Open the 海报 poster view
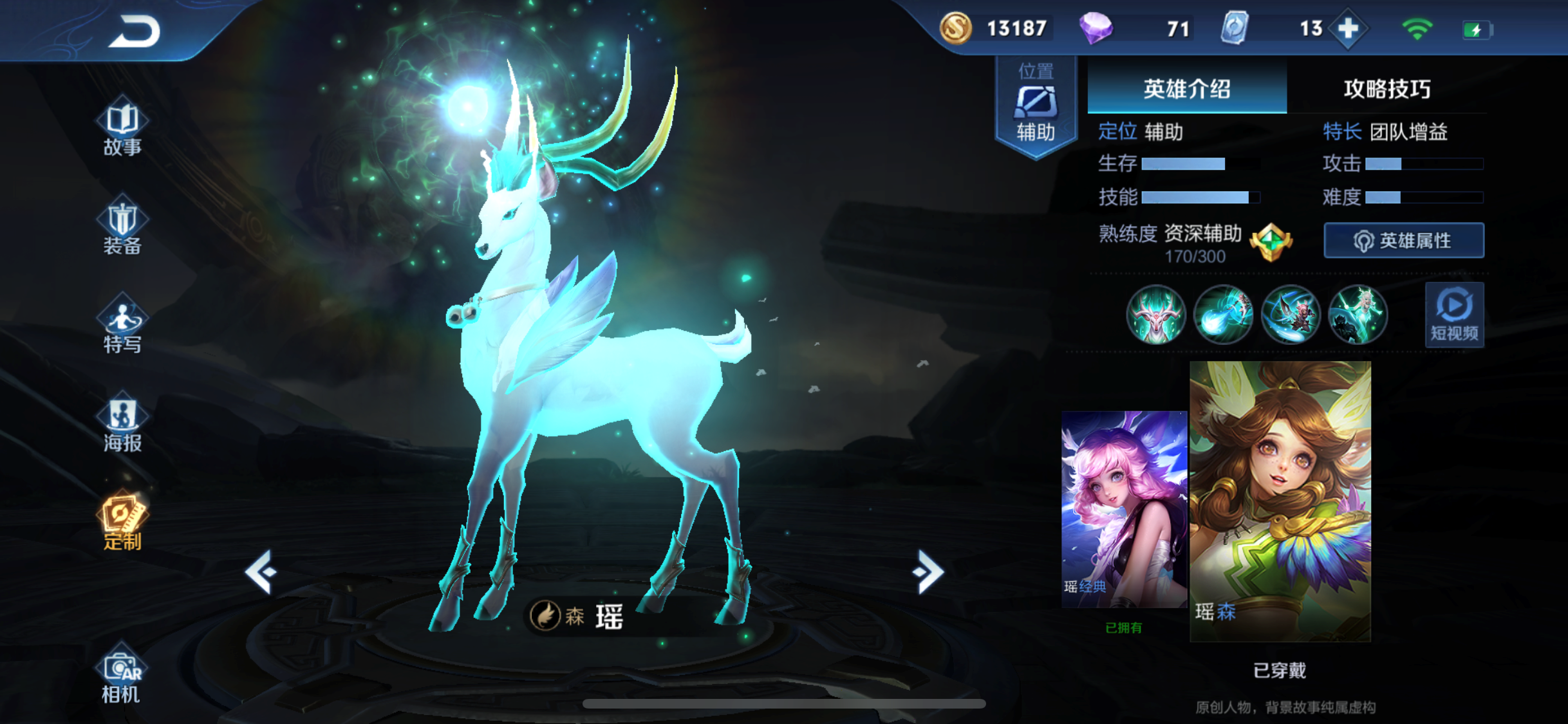 [122, 423]
